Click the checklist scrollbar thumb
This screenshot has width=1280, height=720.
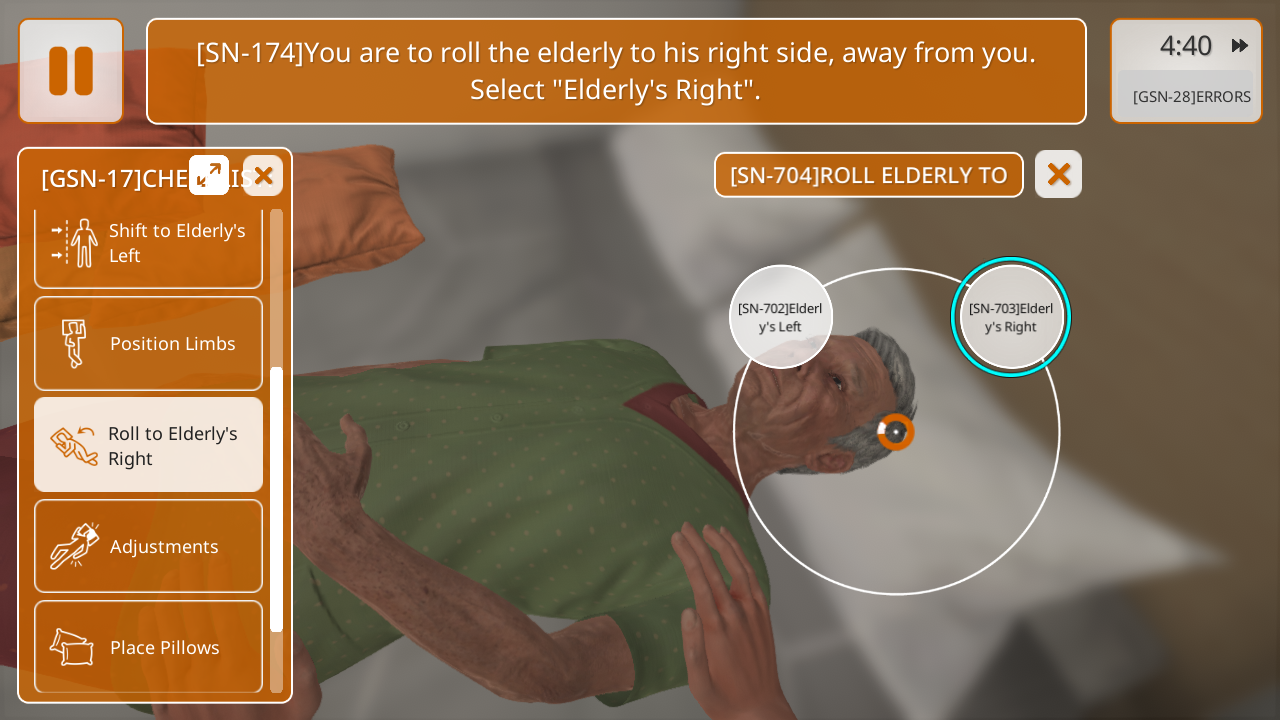click(277, 498)
